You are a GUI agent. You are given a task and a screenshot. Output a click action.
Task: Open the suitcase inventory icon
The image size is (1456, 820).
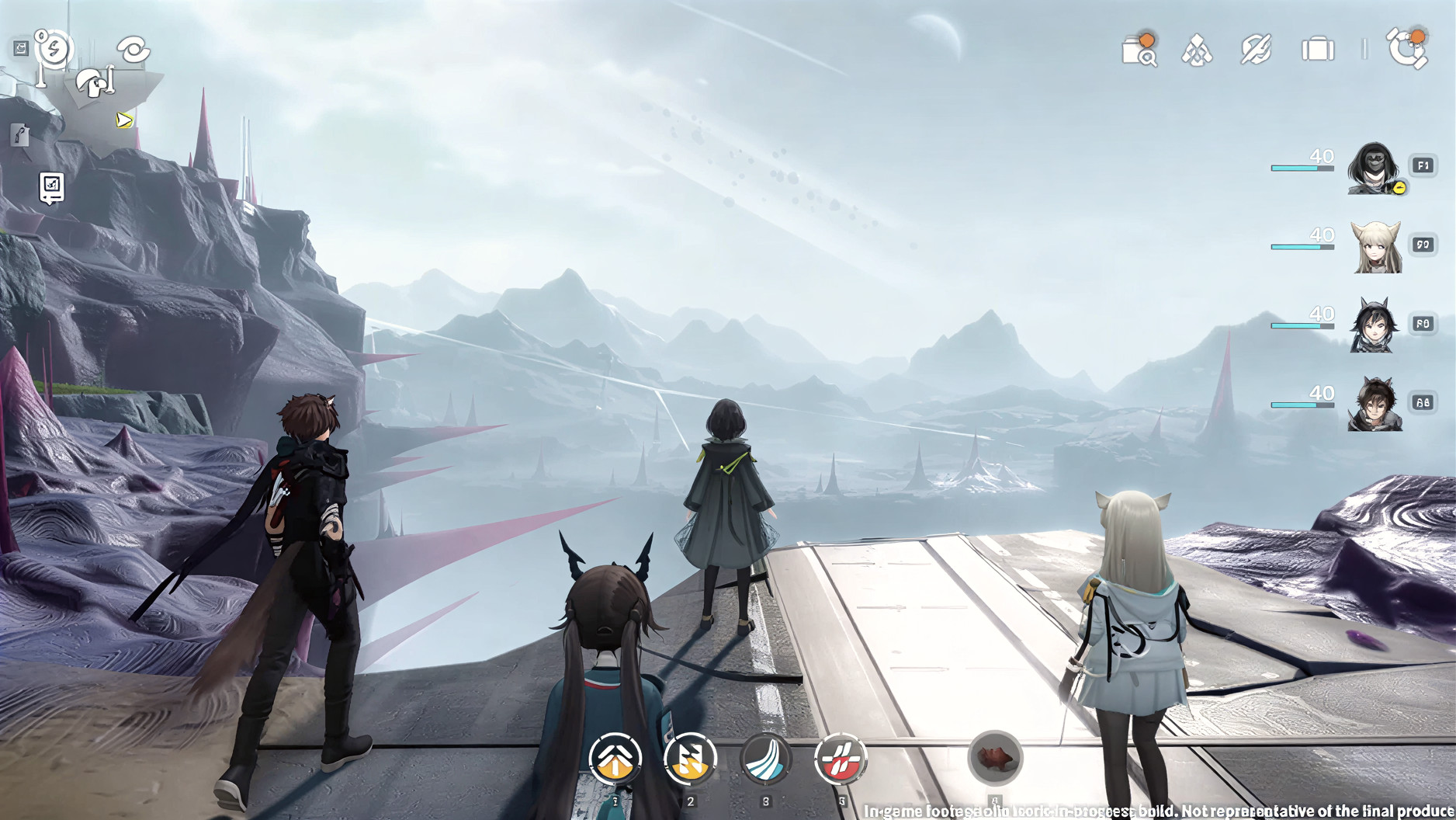(x=1317, y=50)
